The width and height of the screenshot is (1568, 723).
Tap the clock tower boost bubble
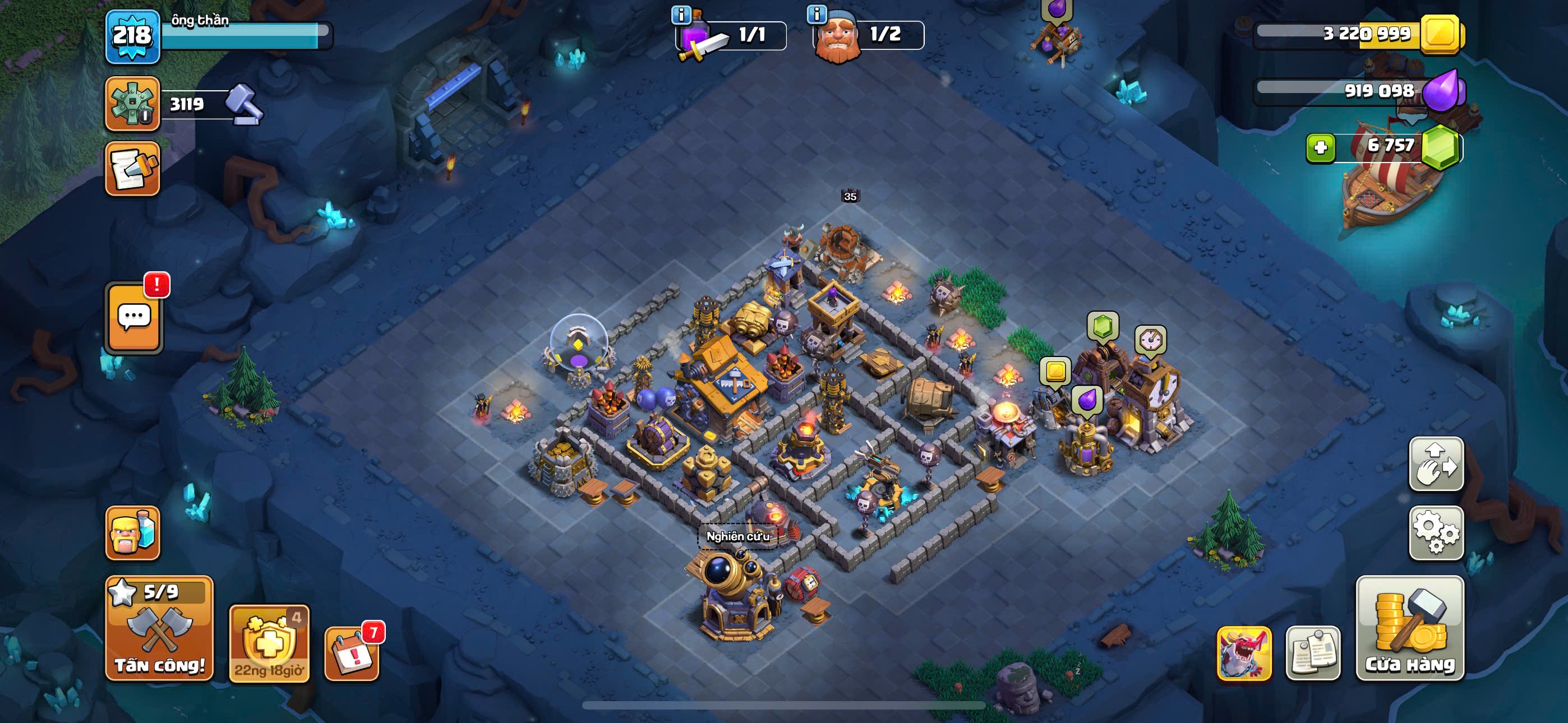[1150, 340]
